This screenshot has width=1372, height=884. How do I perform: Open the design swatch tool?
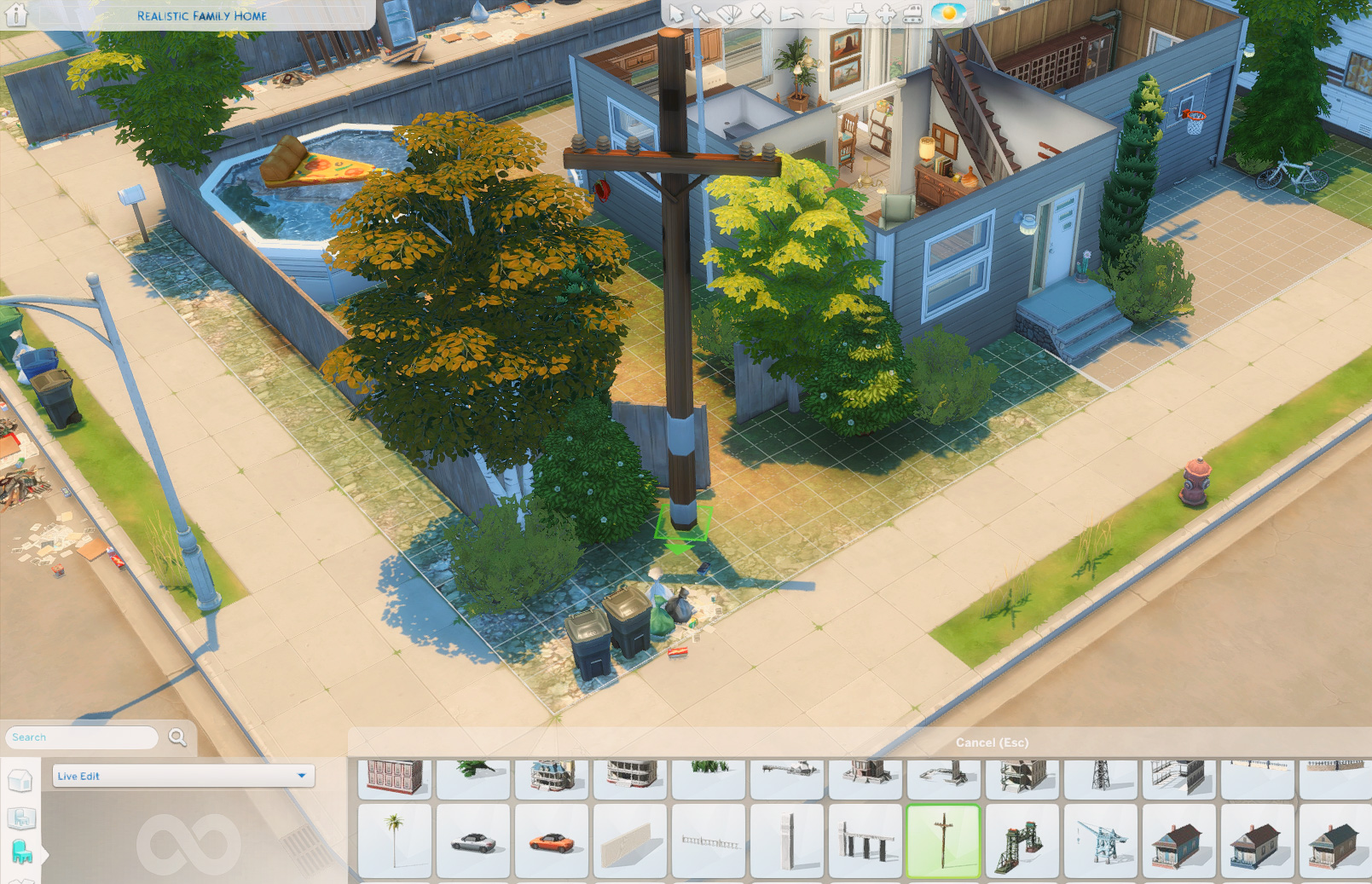click(x=729, y=14)
